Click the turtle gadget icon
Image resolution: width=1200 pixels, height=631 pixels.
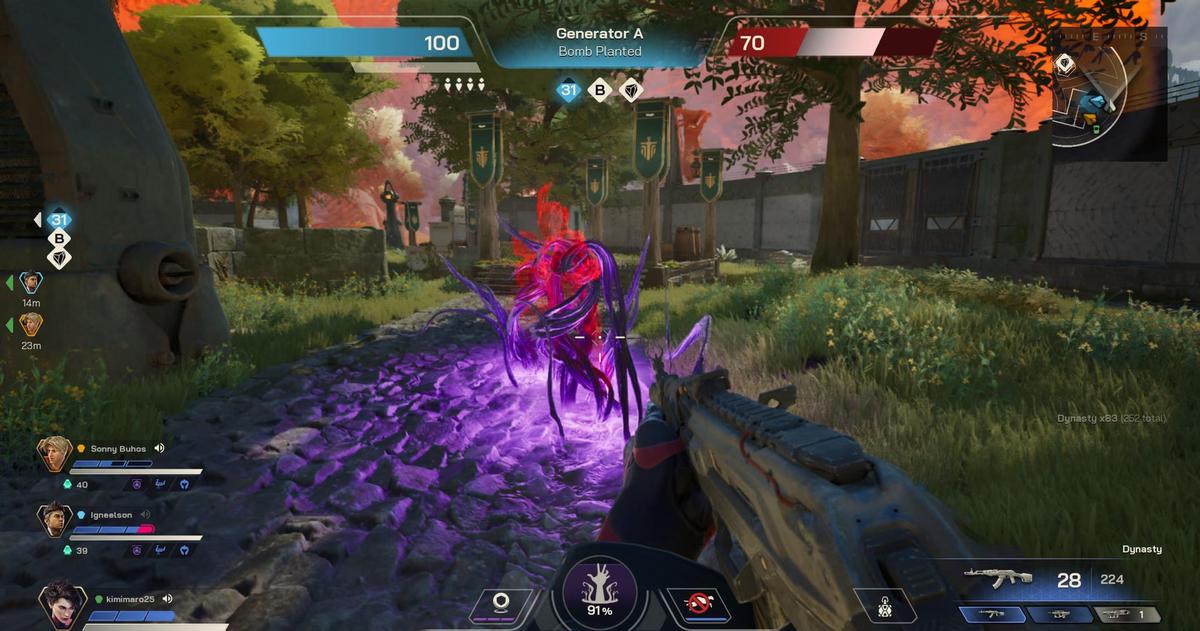tap(884, 606)
